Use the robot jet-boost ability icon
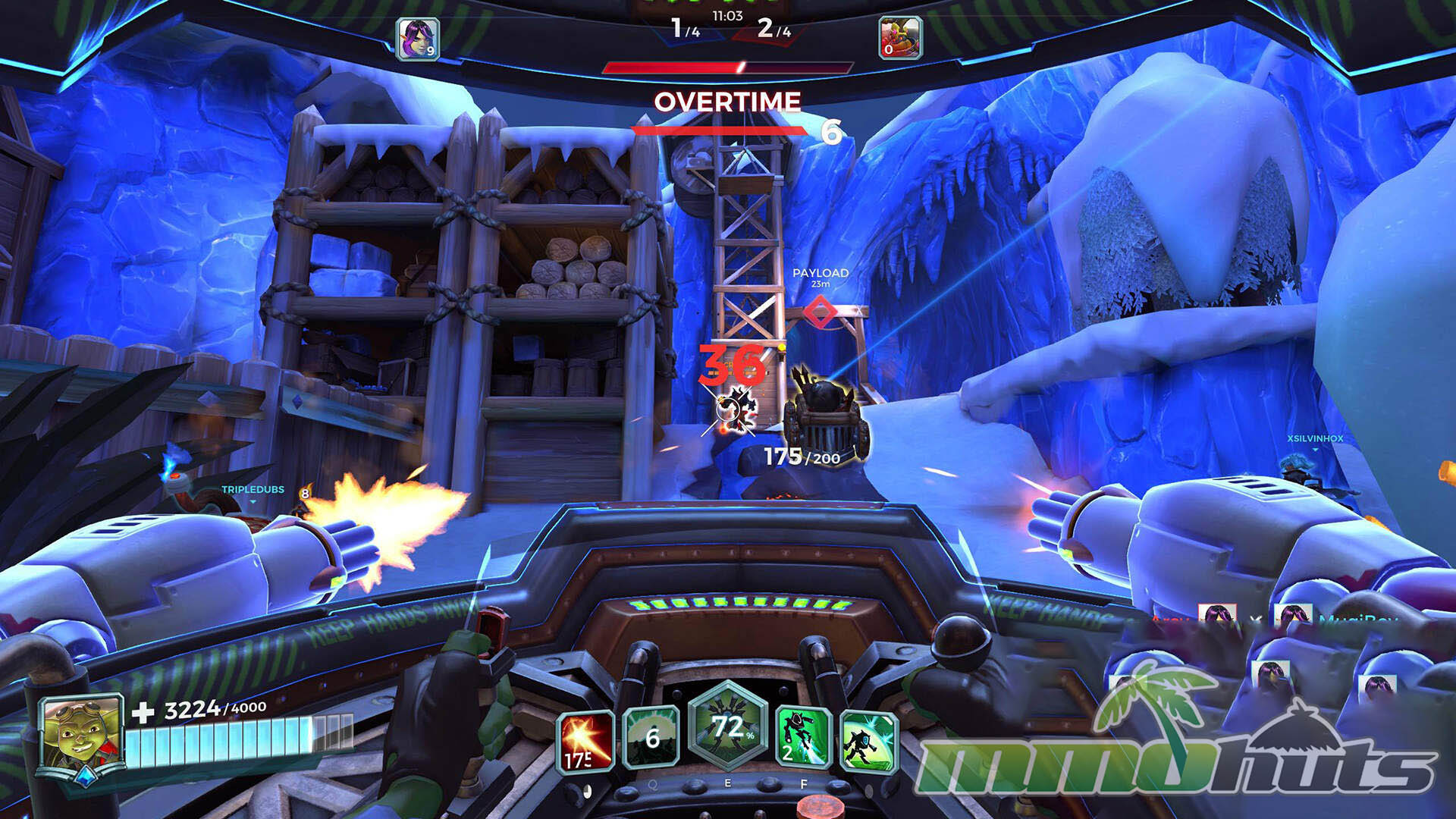Viewport: 1456px width, 819px height. (804, 737)
